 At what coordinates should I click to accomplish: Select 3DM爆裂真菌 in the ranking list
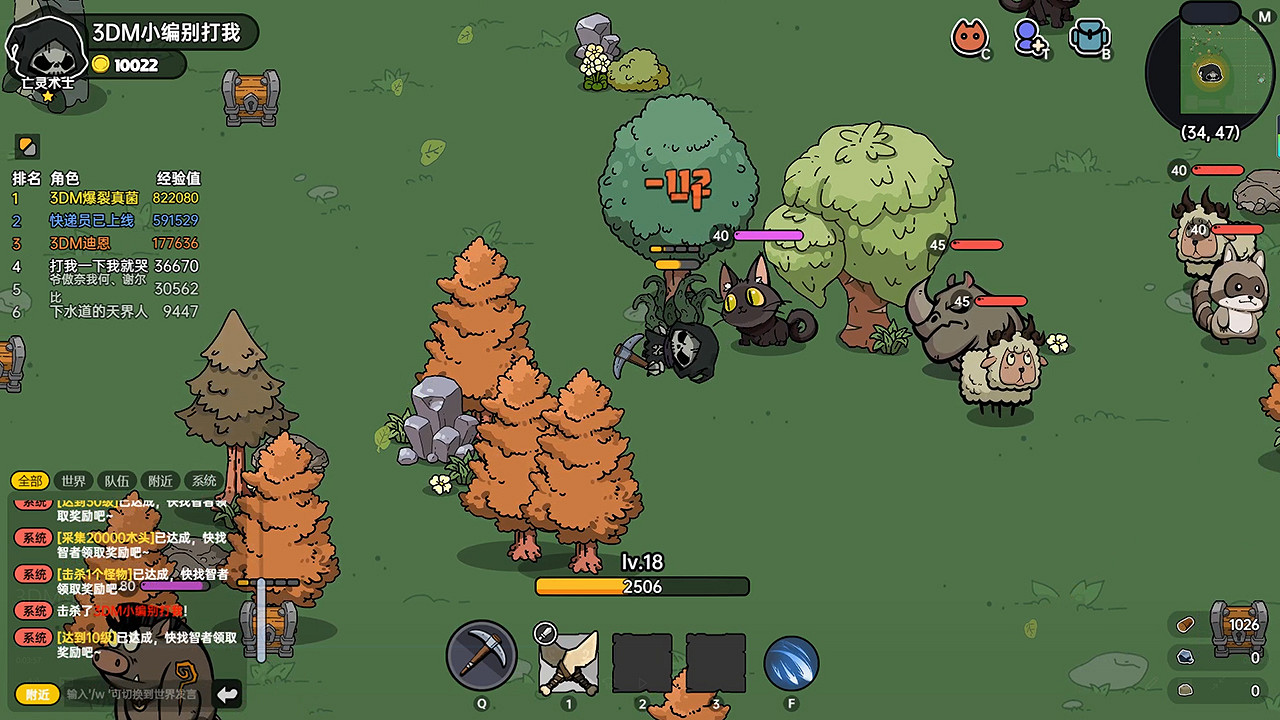[94, 198]
